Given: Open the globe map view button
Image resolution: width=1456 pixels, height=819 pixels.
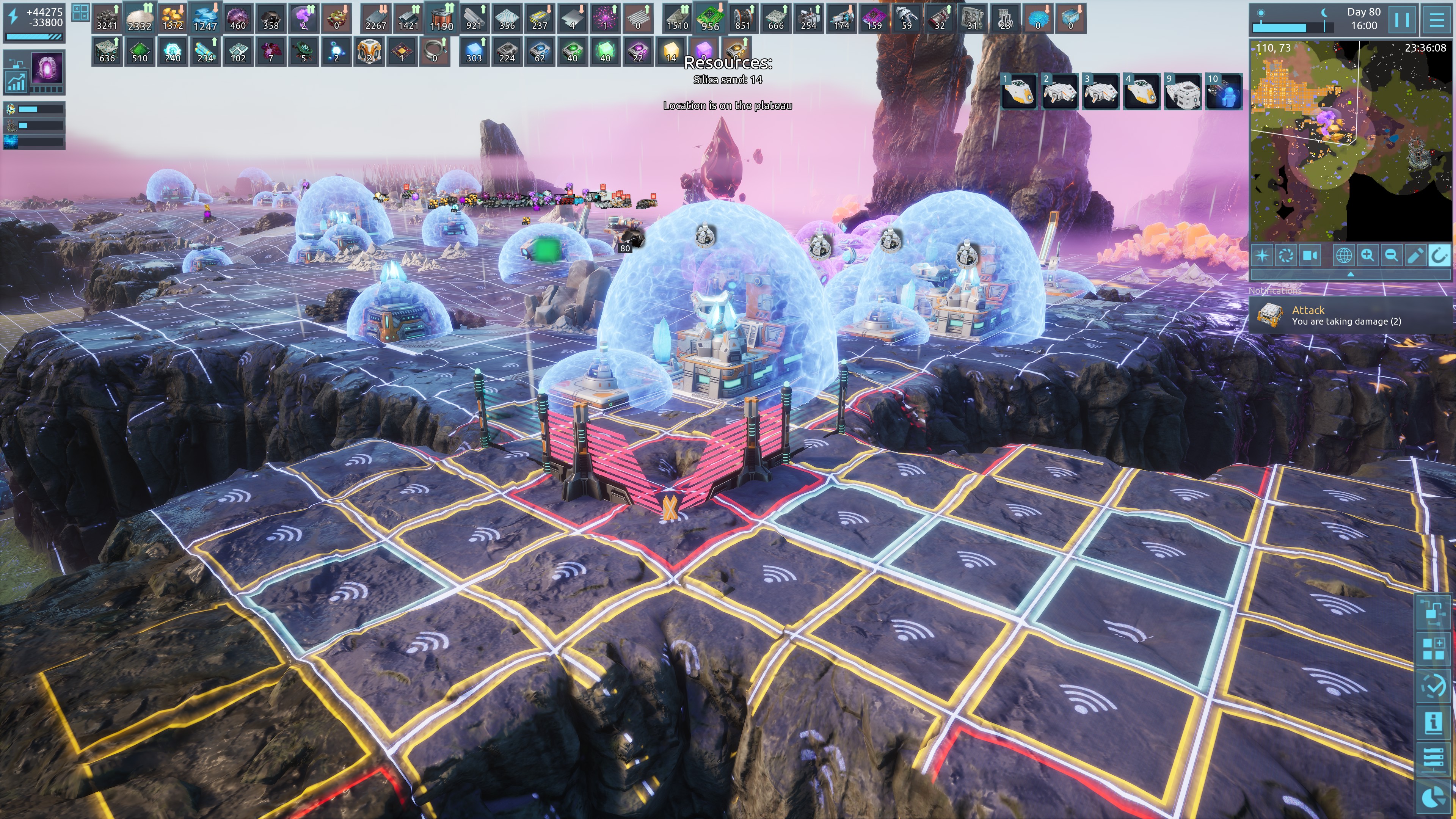Looking at the screenshot, I should [1343, 256].
